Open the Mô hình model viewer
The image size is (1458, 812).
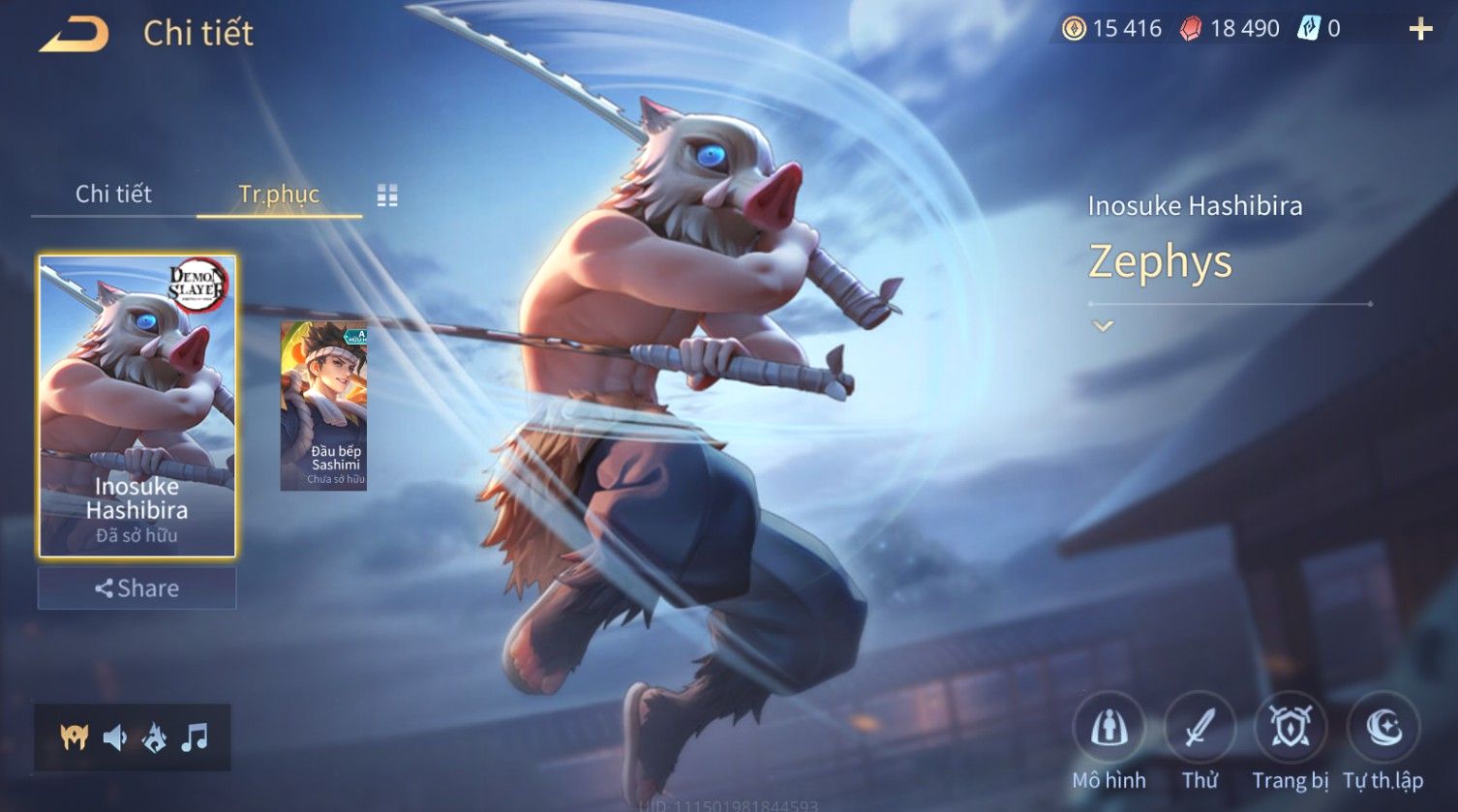coord(1109,729)
